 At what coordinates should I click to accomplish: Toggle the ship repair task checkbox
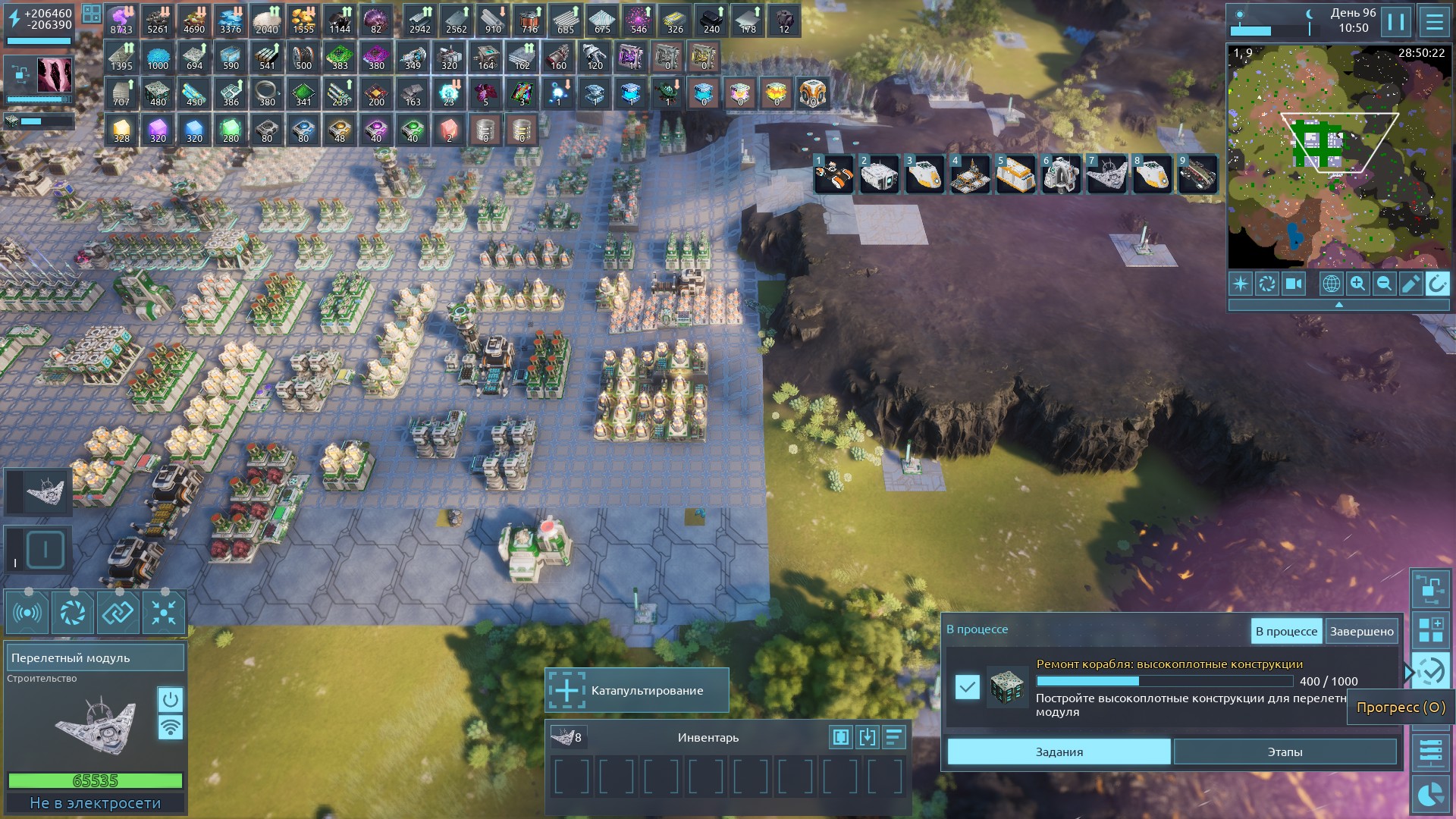tap(967, 687)
